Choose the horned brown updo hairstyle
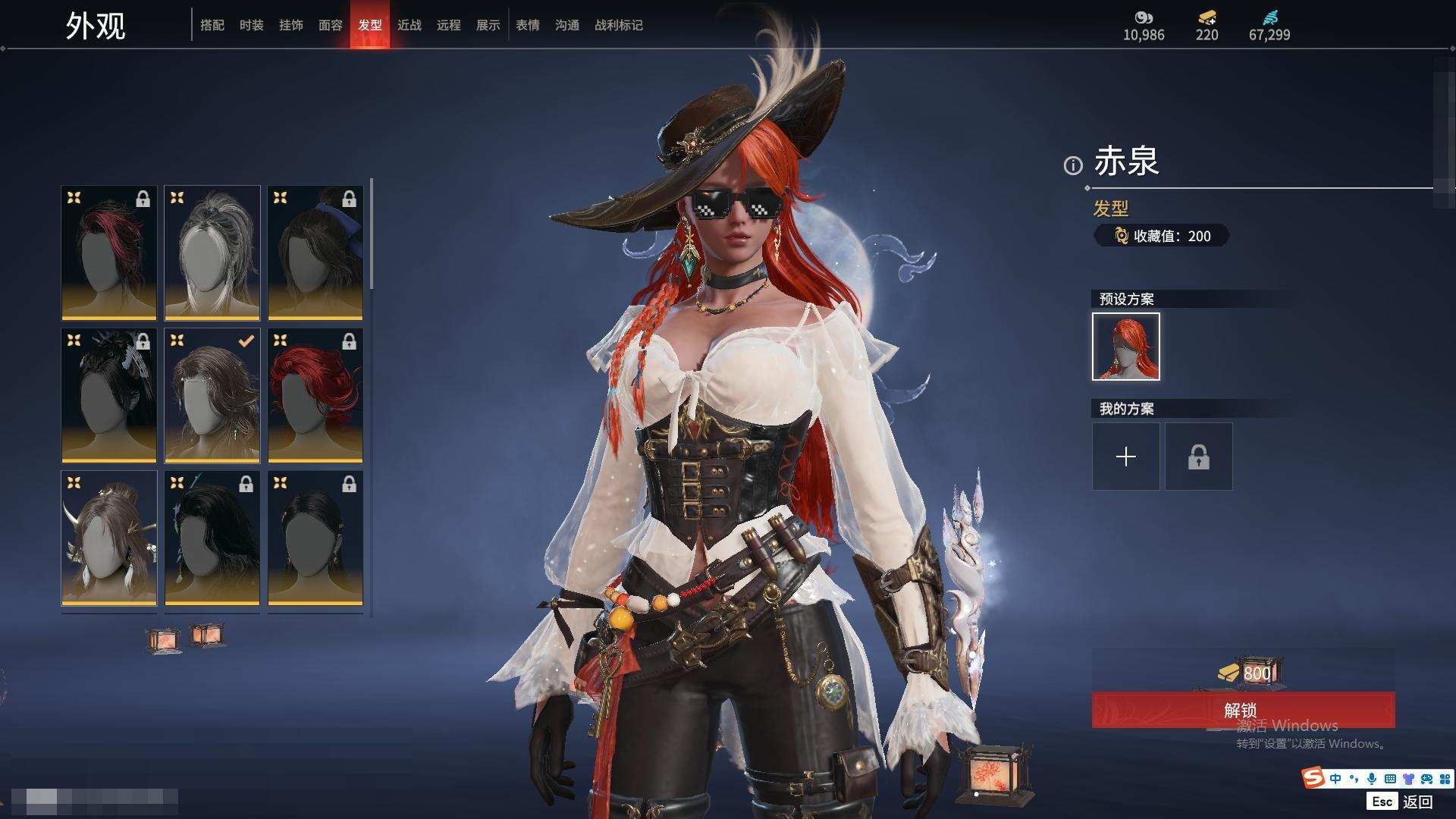The width and height of the screenshot is (1456, 819). tap(109, 538)
